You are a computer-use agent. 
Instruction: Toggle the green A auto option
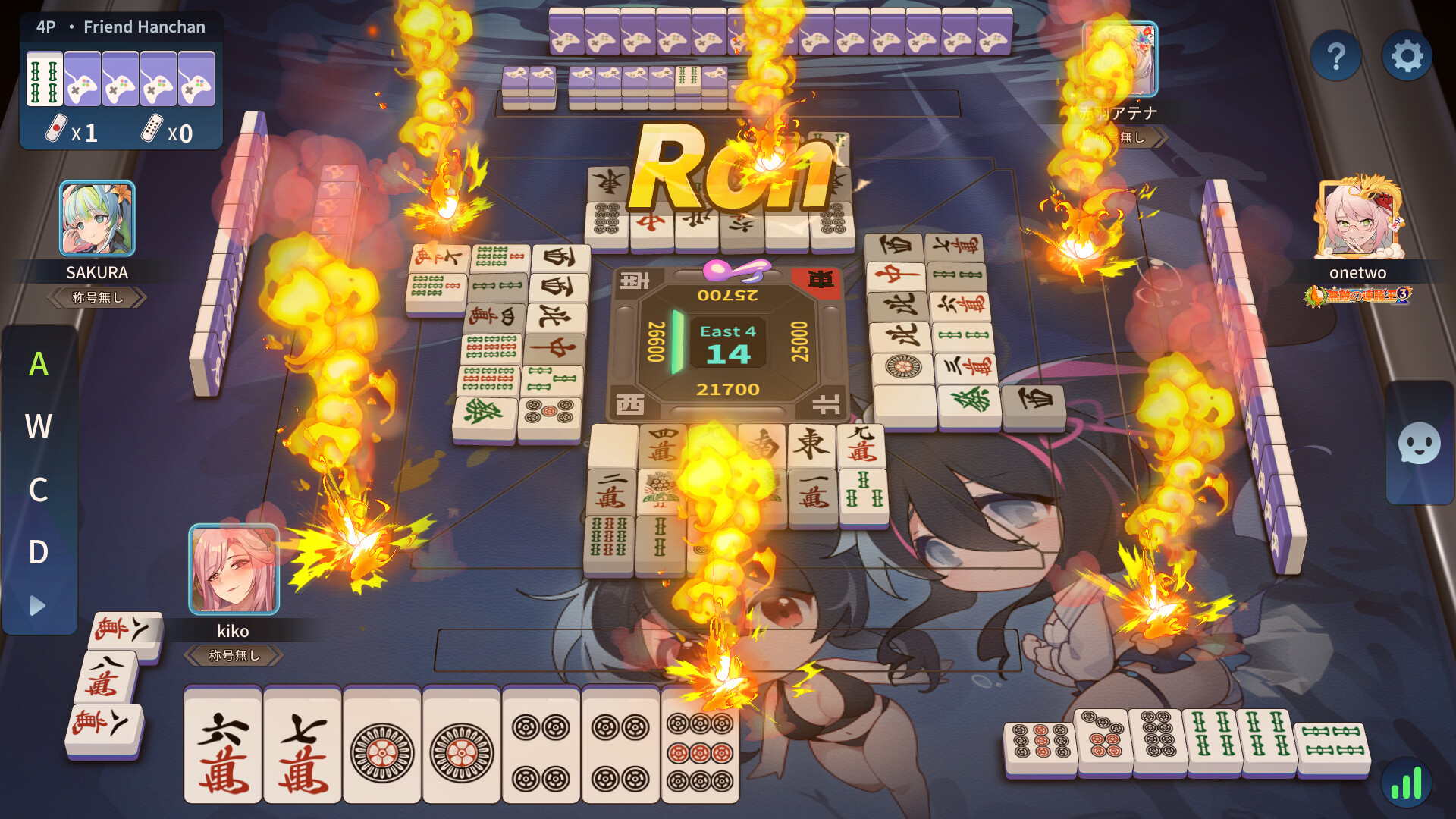38,364
